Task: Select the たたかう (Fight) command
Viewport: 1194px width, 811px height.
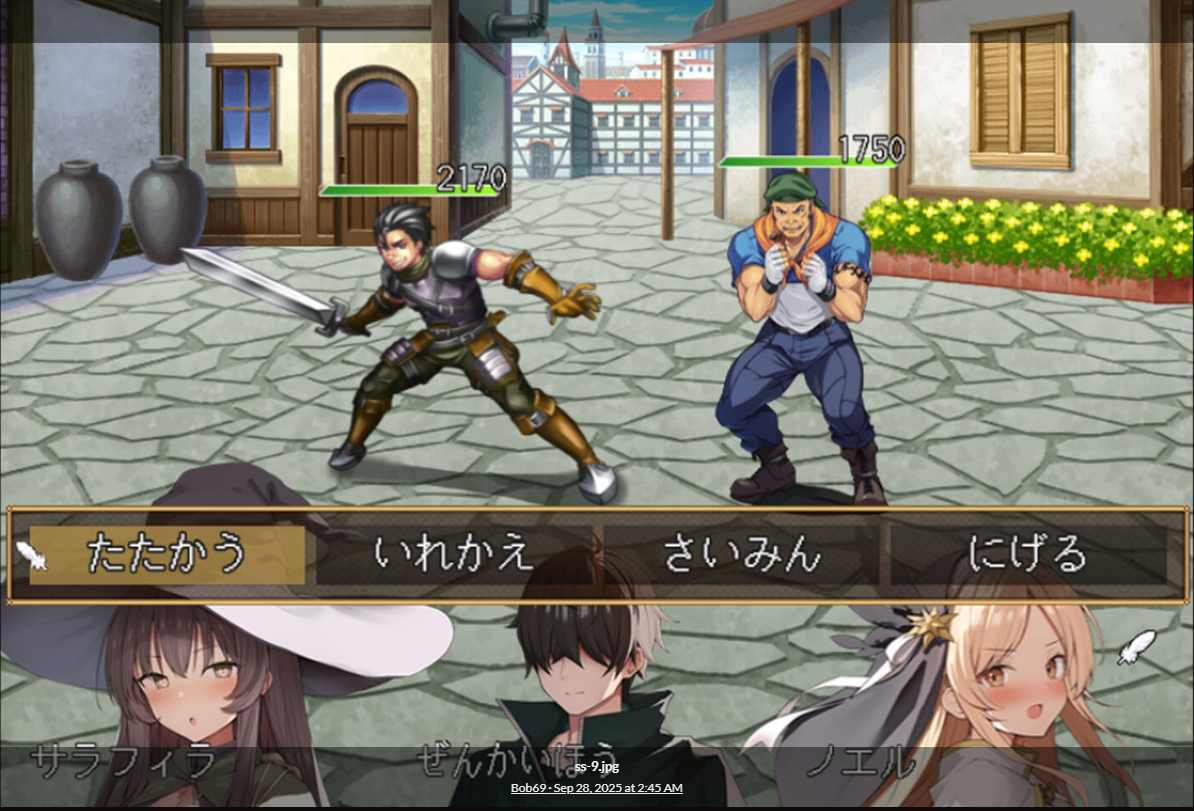Action: (x=166, y=554)
